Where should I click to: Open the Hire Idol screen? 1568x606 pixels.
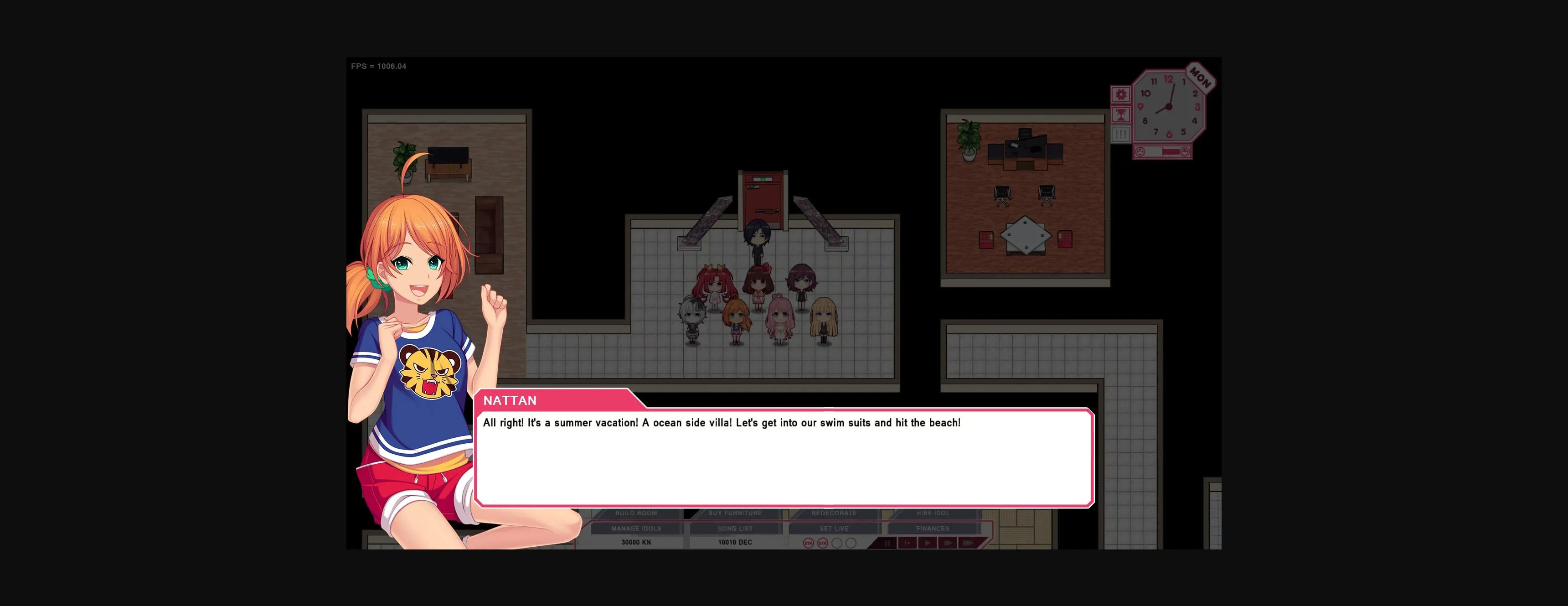[933, 513]
